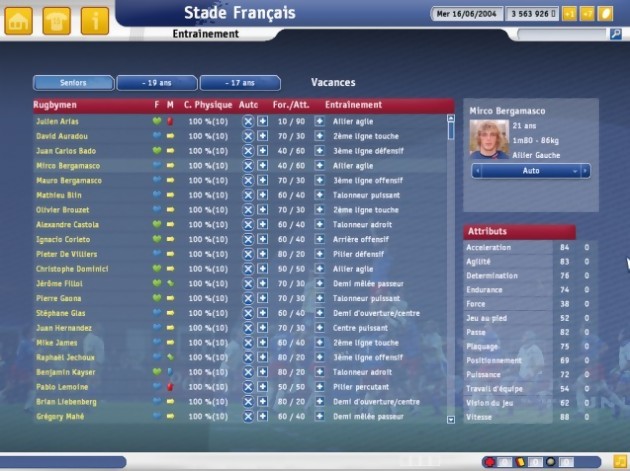This screenshot has width=630, height=471.
Task: Click the magnifying glass search button
Action: click(x=616, y=34)
